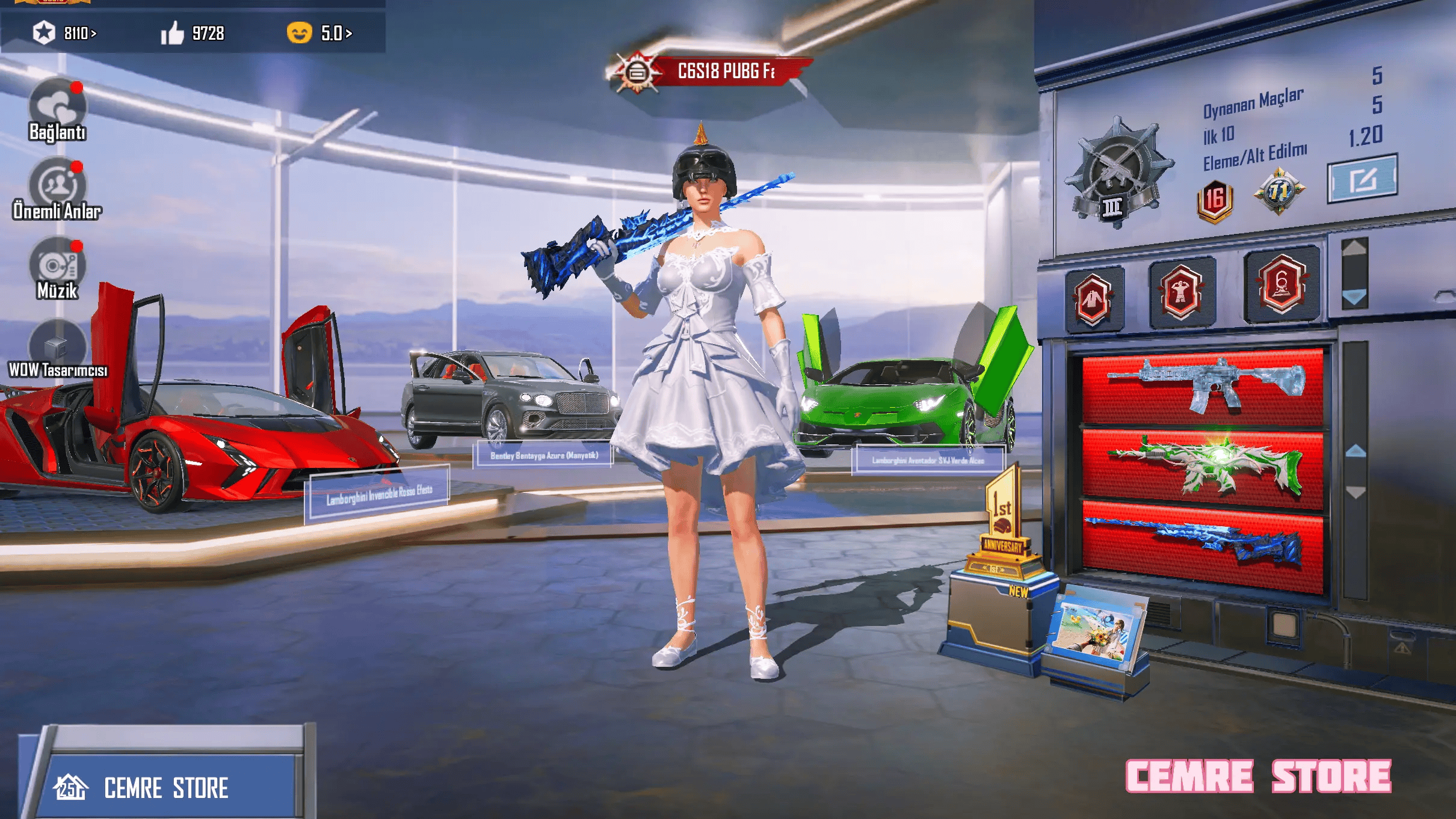Give a like with thumbs-up icon
Screen dimensions: 1456x819
pos(173,33)
